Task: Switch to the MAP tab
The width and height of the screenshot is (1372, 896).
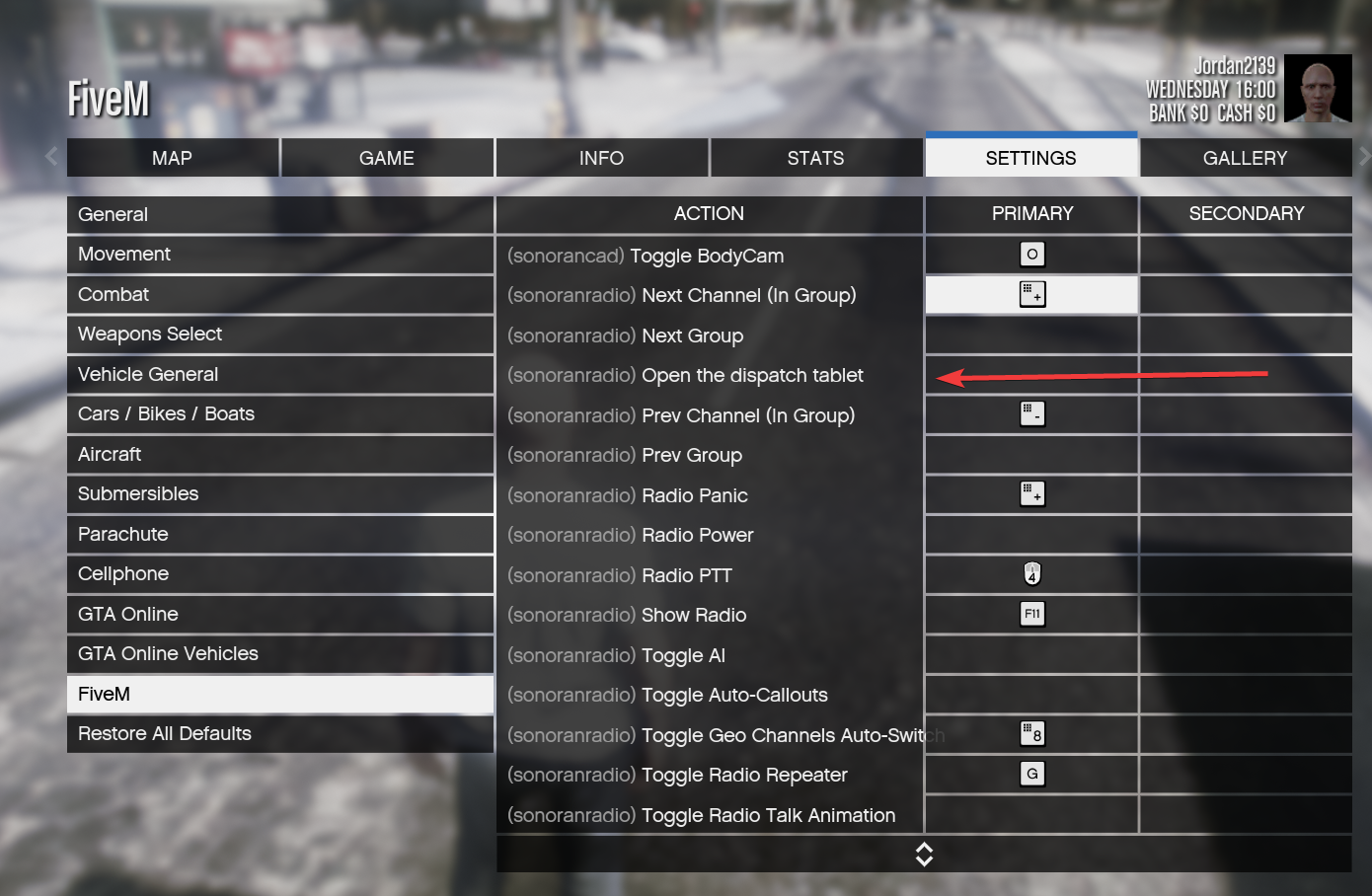Action: click(173, 158)
